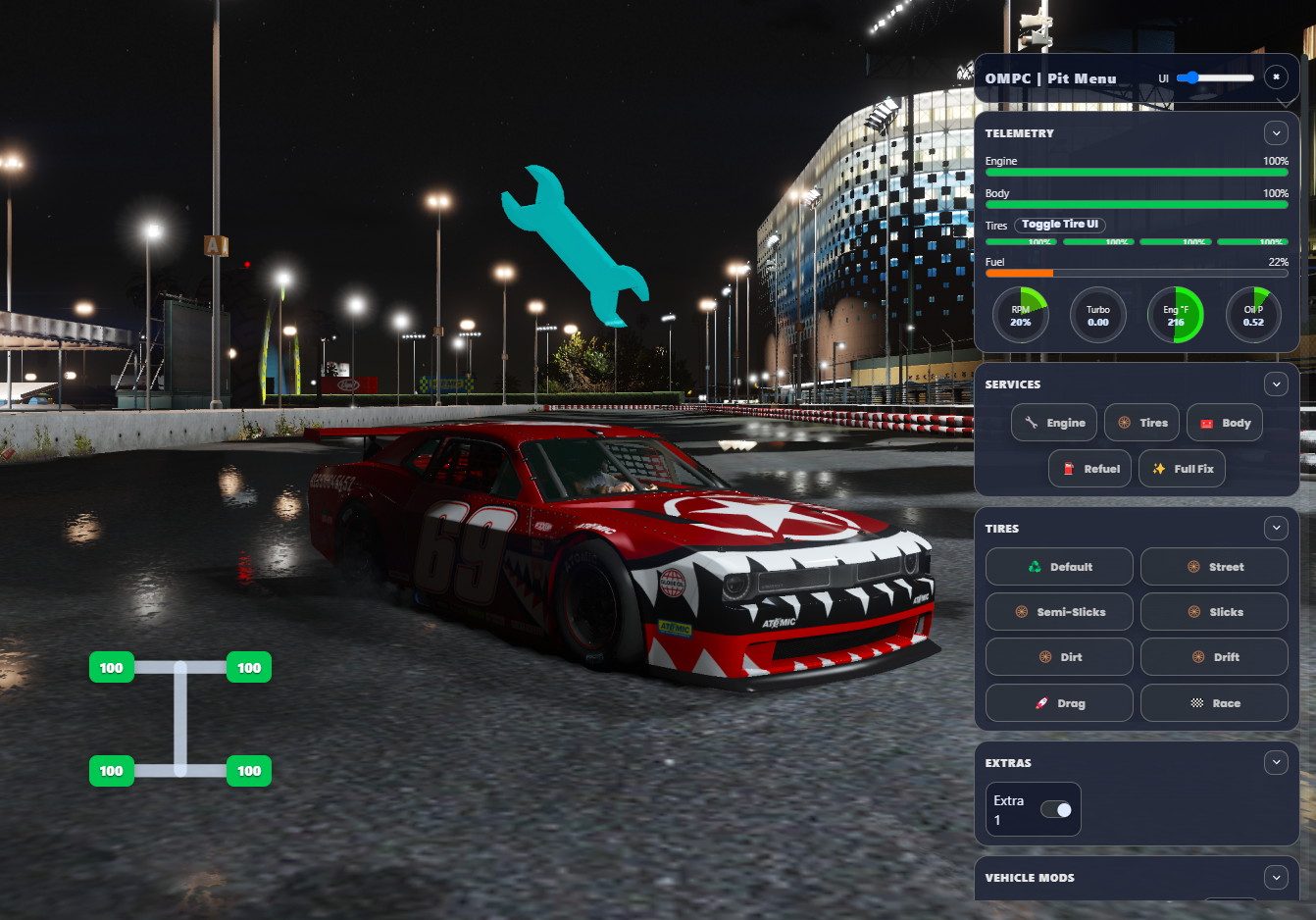Collapse the Tires panel

[x=1276, y=528]
